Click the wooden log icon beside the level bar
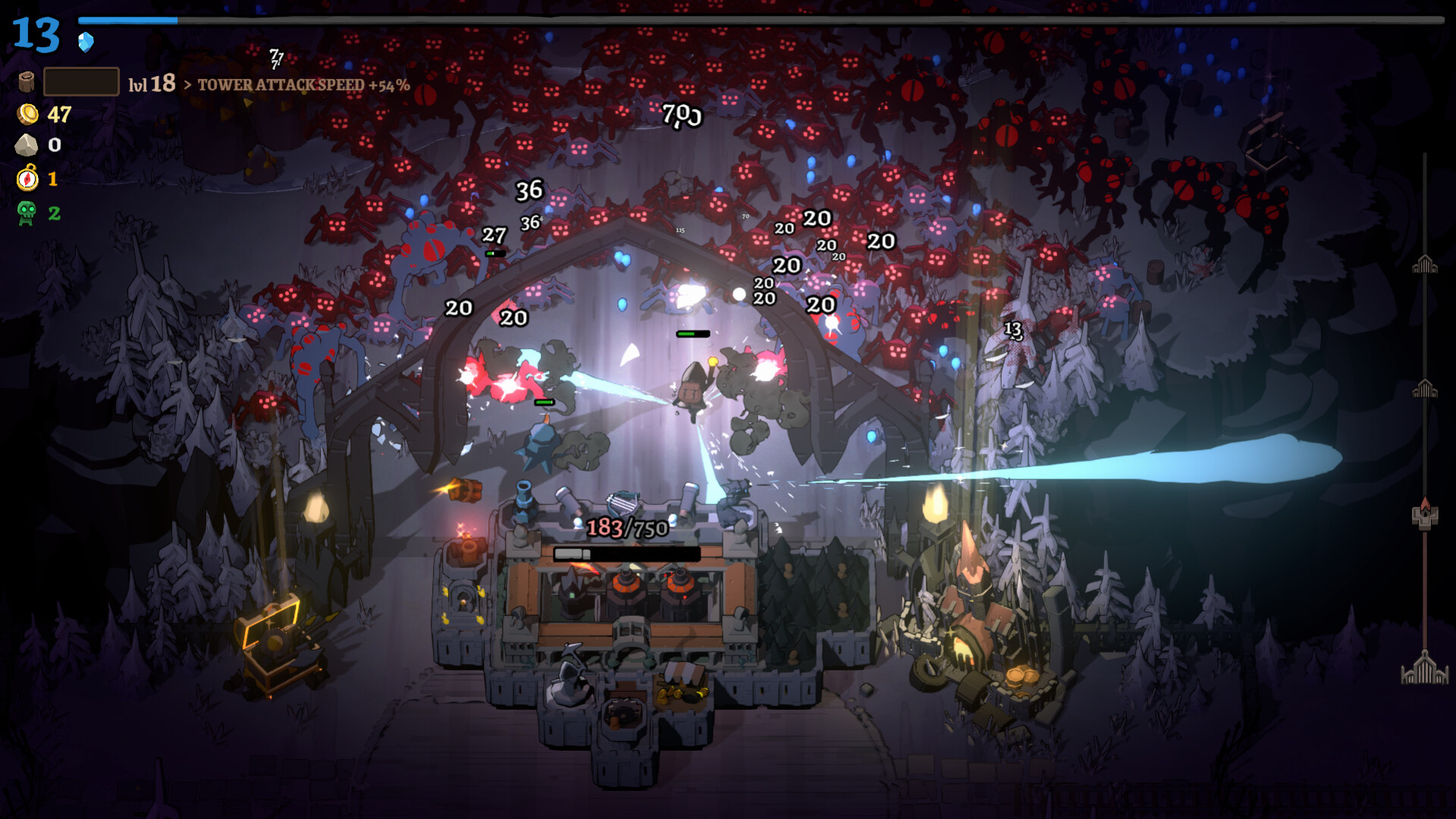This screenshot has width=1456, height=819. pyautogui.click(x=27, y=83)
